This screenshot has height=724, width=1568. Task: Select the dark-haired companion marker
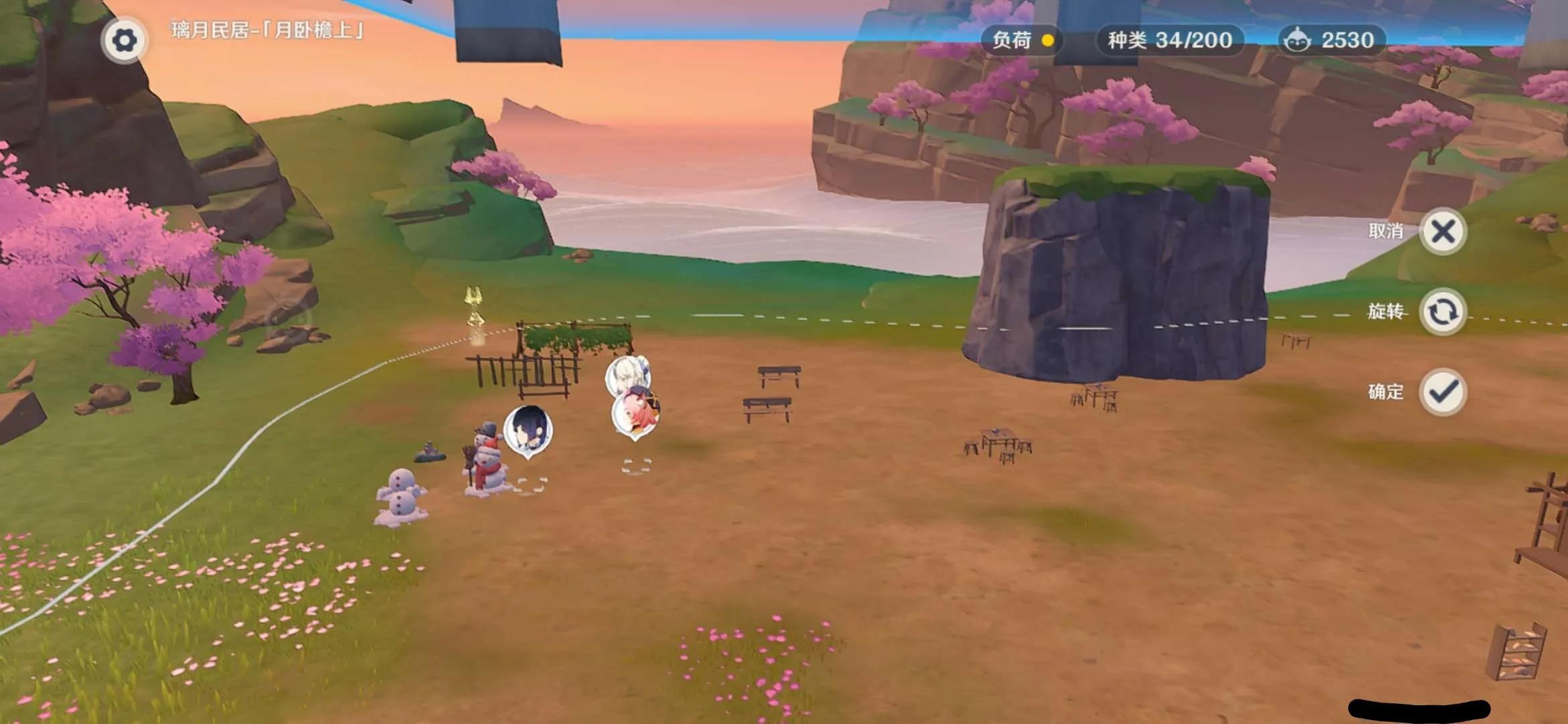[x=528, y=430]
